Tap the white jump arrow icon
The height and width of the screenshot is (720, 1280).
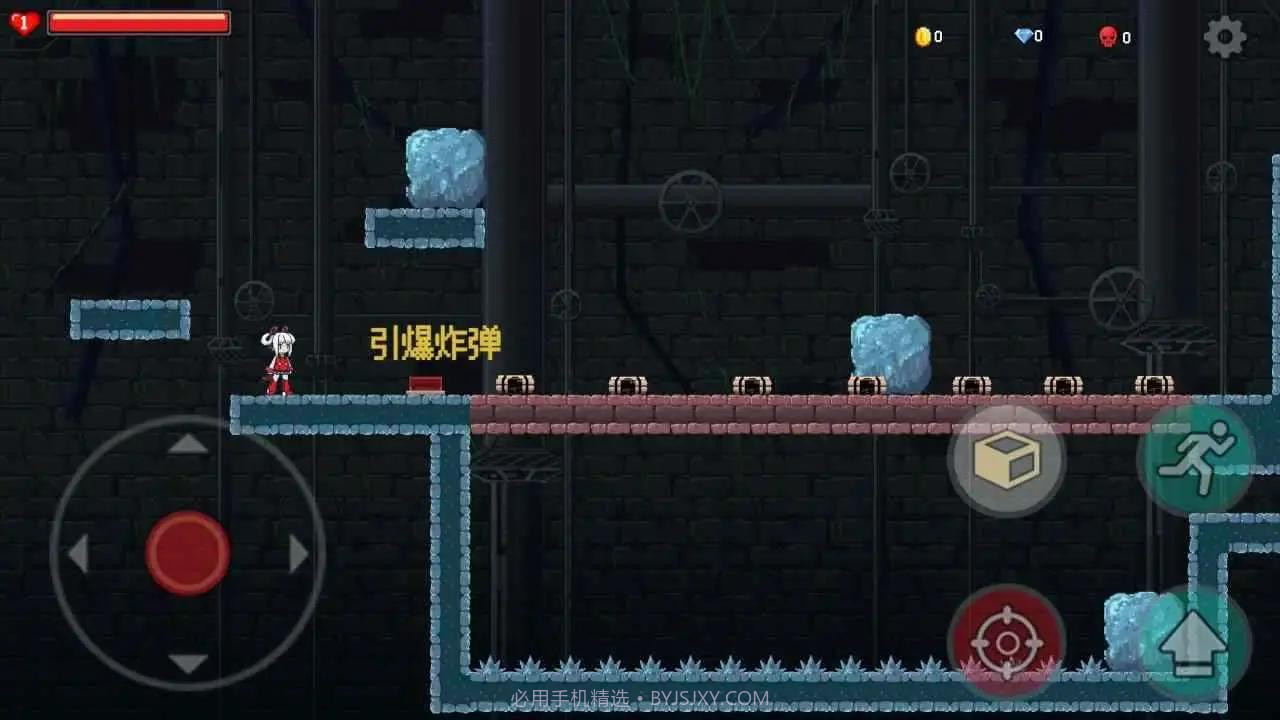[x=1192, y=640]
